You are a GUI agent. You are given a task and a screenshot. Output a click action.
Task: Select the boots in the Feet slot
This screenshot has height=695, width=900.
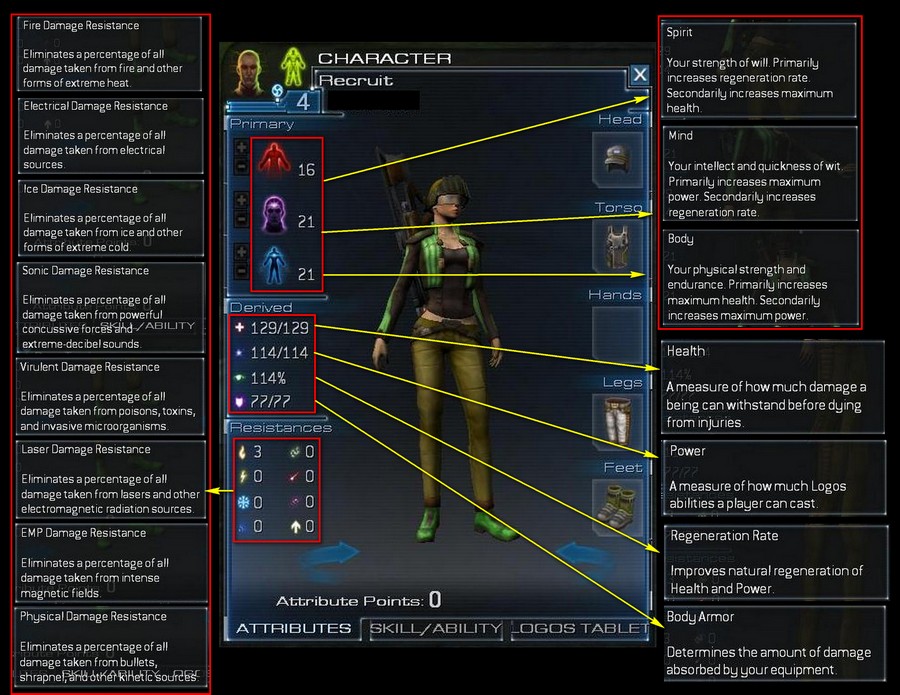coord(615,503)
